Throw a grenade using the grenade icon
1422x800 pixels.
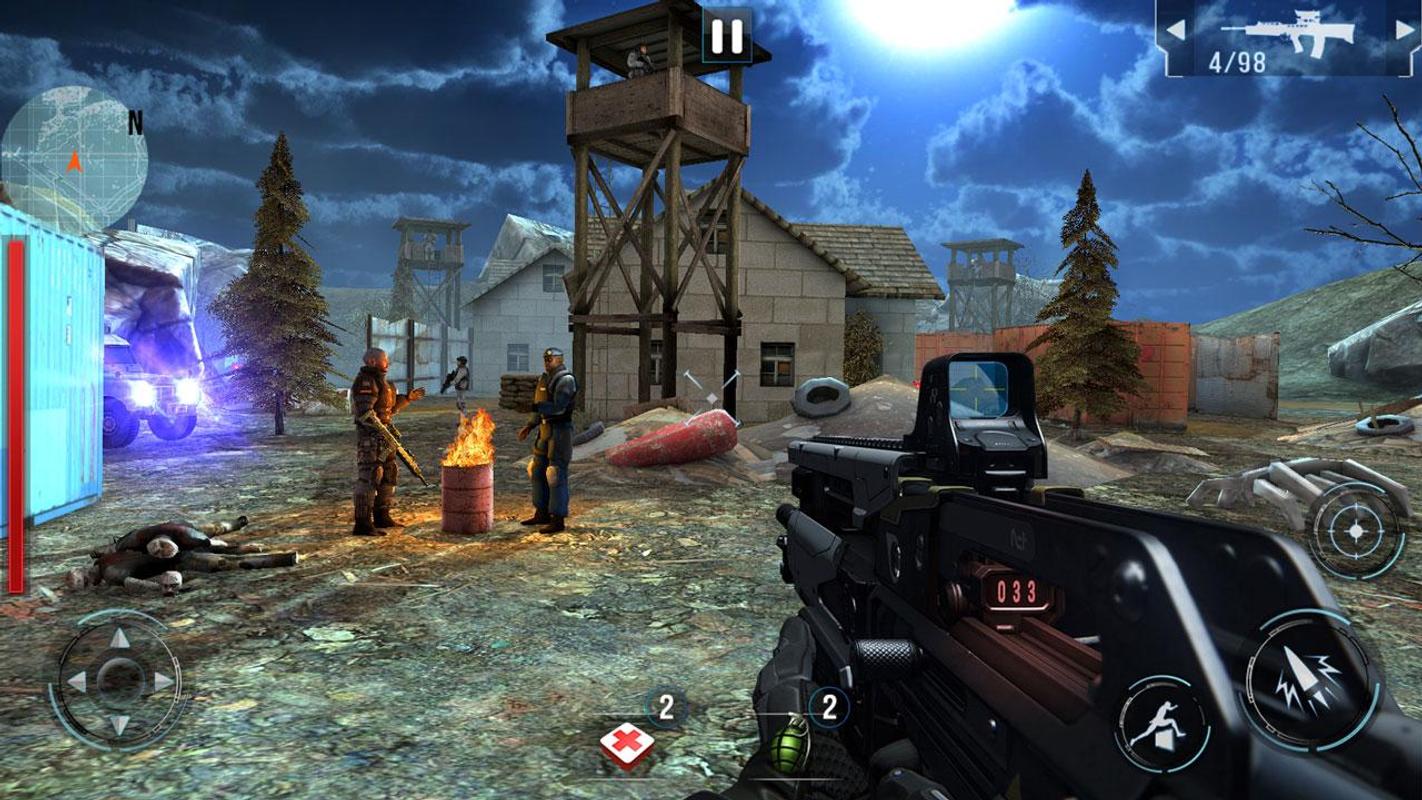coord(792,742)
